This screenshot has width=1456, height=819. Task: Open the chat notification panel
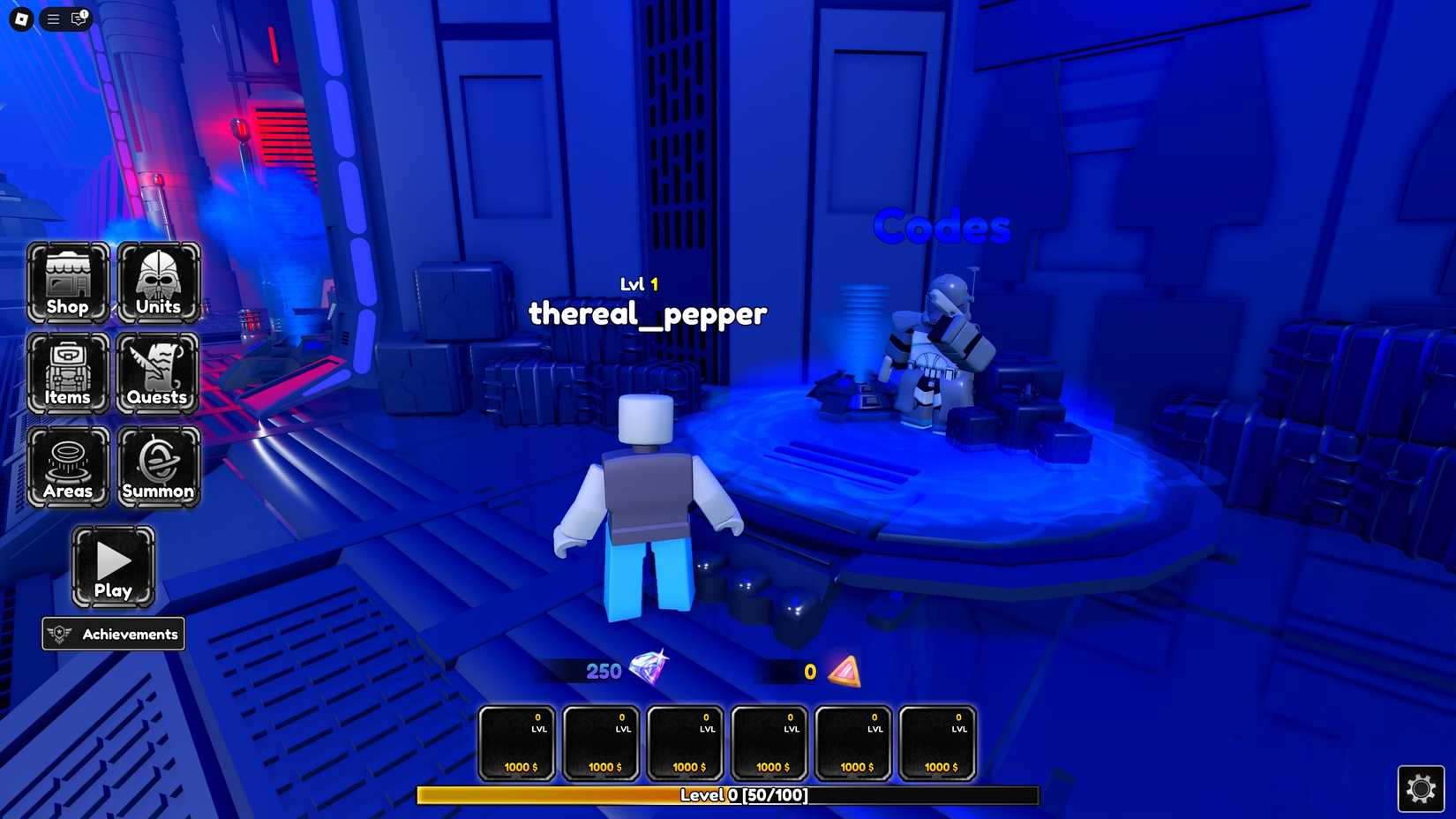pos(79,19)
